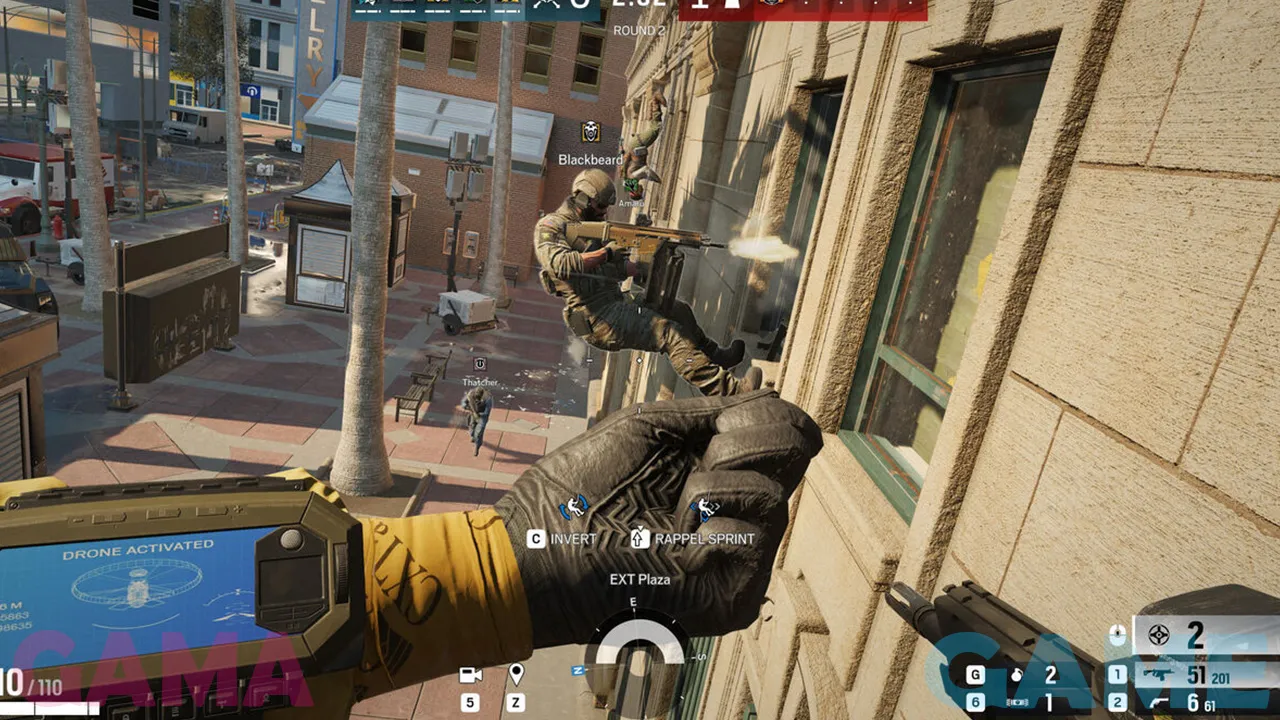Image resolution: width=1280 pixels, height=720 pixels.
Task: Choose the operator ability gadget with crosshair icon
Action: pos(1159,635)
